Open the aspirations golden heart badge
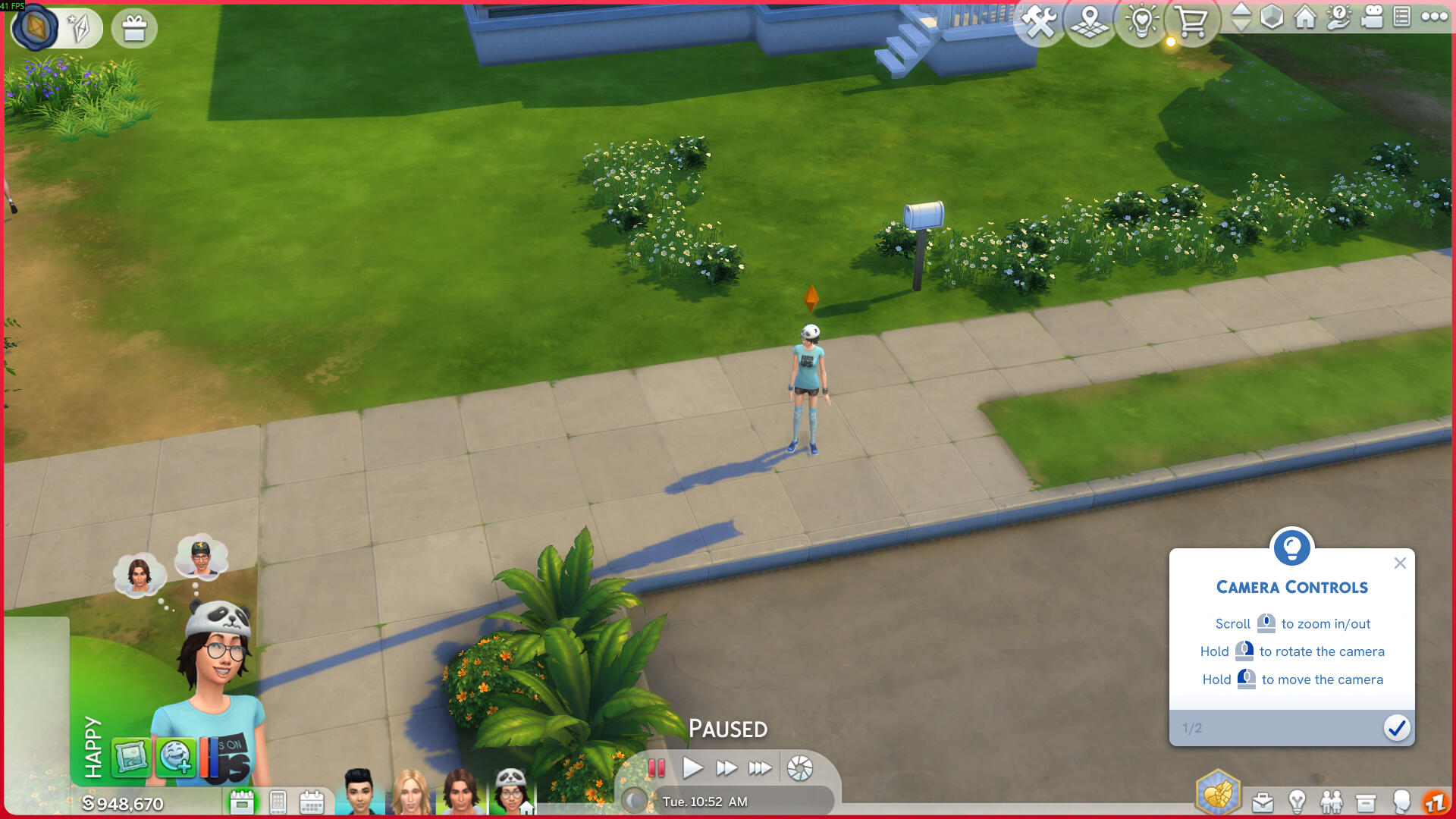 (x=1217, y=793)
